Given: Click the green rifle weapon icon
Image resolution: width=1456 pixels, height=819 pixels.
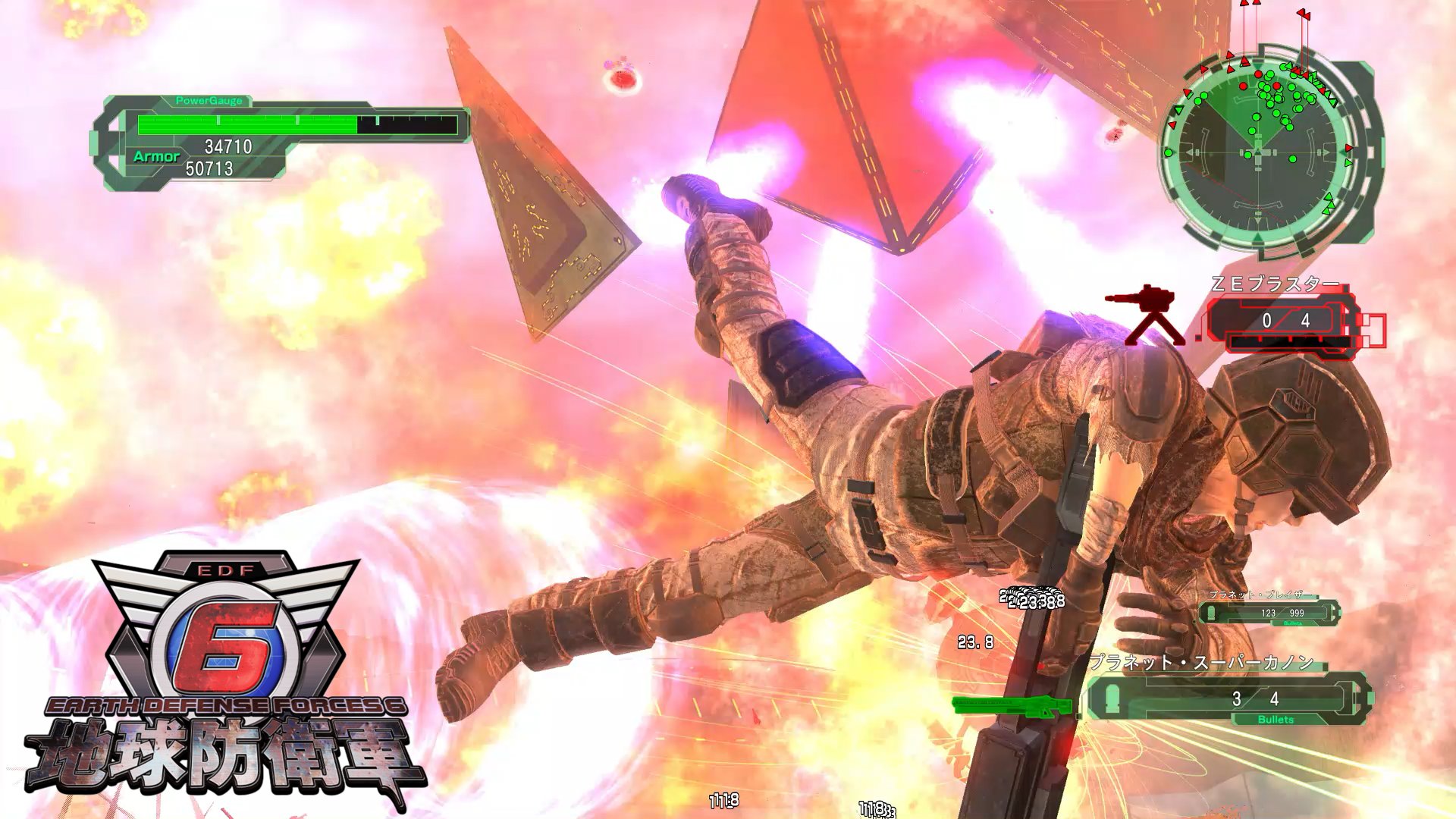Looking at the screenshot, I should pos(1012,707).
